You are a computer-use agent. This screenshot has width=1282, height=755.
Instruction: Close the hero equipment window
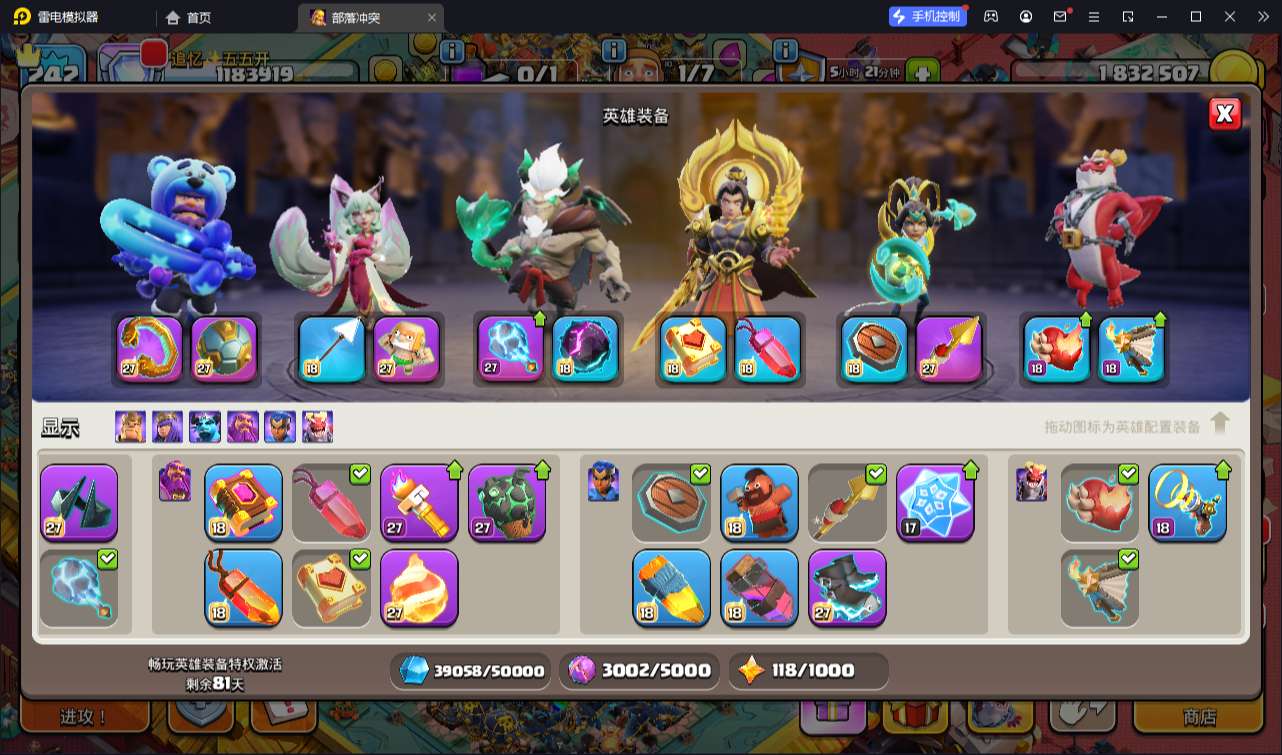(1225, 114)
